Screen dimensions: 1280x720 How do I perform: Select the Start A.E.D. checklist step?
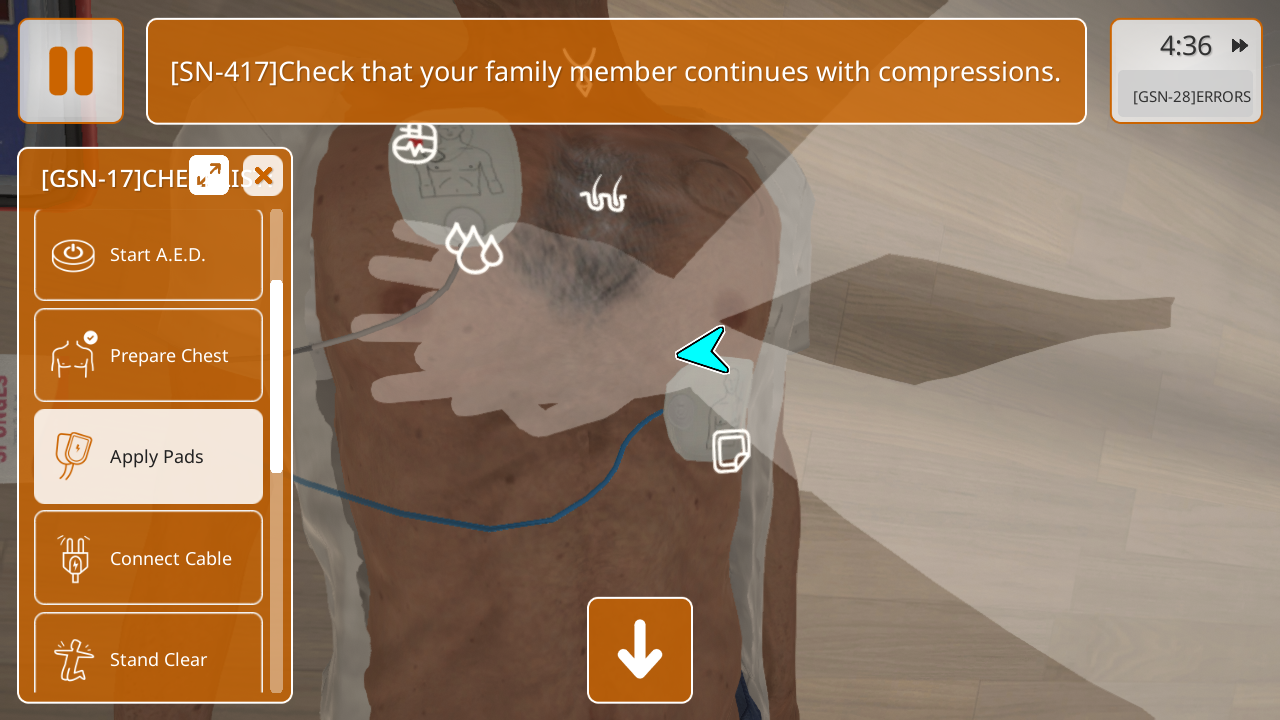point(148,255)
